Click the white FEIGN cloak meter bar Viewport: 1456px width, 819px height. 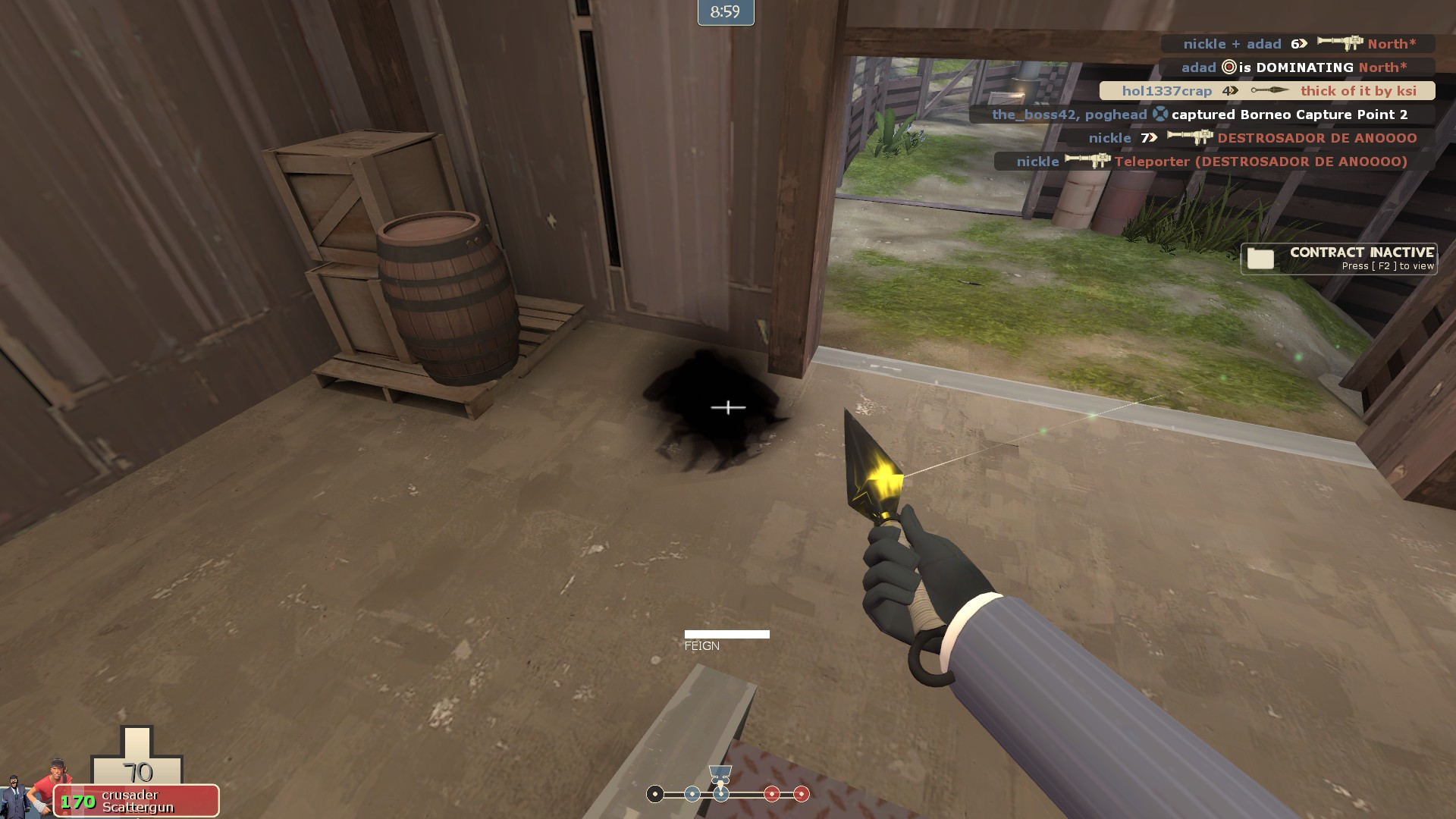click(x=728, y=632)
